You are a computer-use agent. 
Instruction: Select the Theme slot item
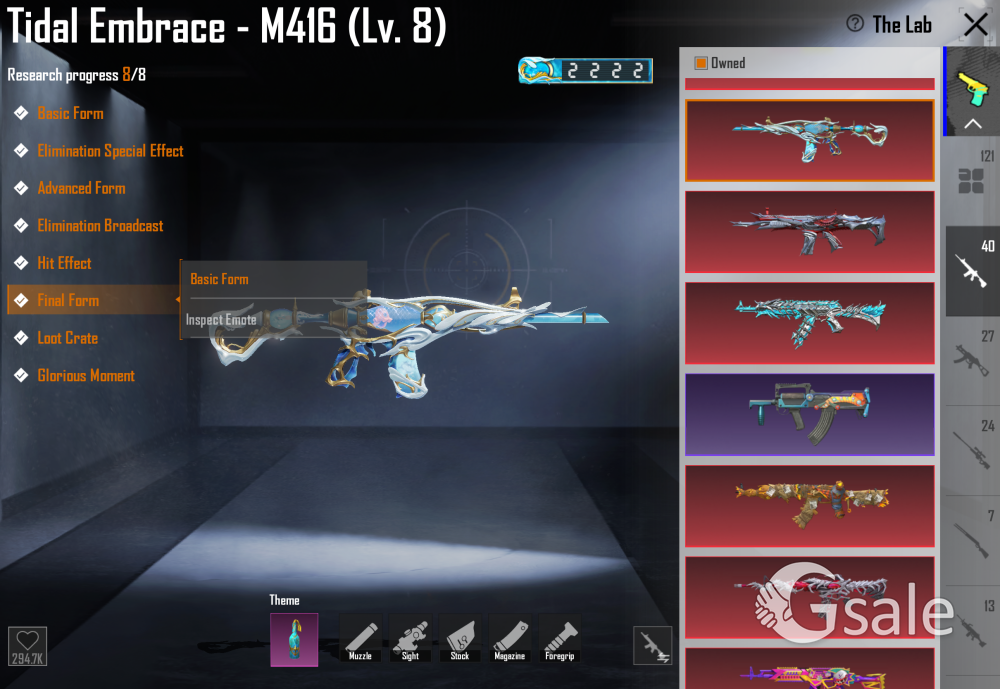coord(294,639)
